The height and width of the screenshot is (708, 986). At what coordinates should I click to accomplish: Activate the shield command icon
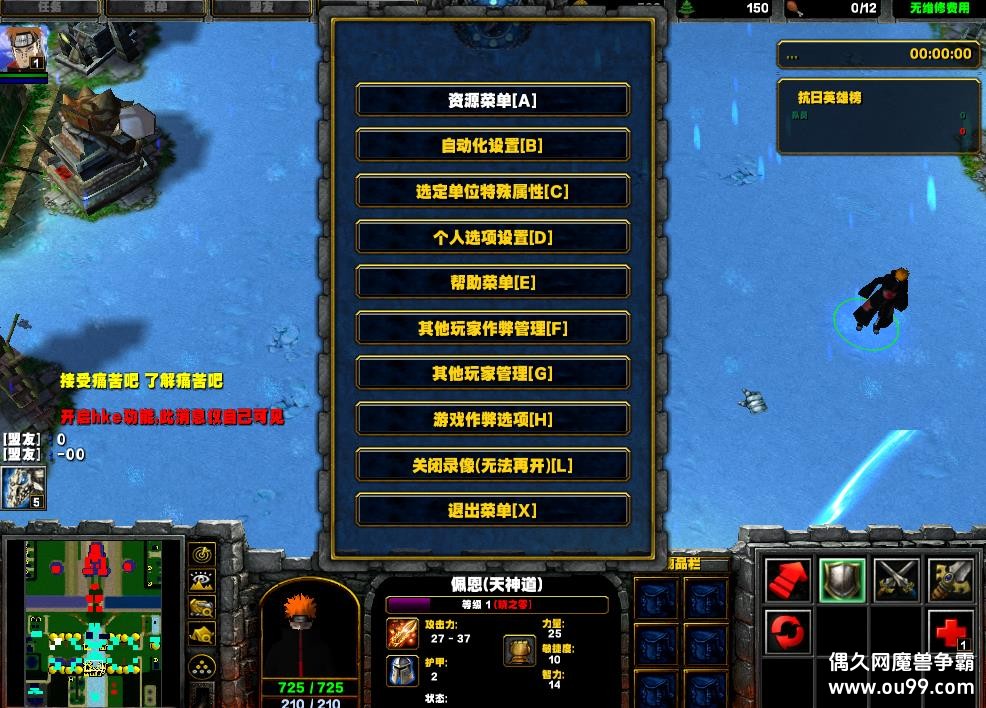(x=841, y=580)
